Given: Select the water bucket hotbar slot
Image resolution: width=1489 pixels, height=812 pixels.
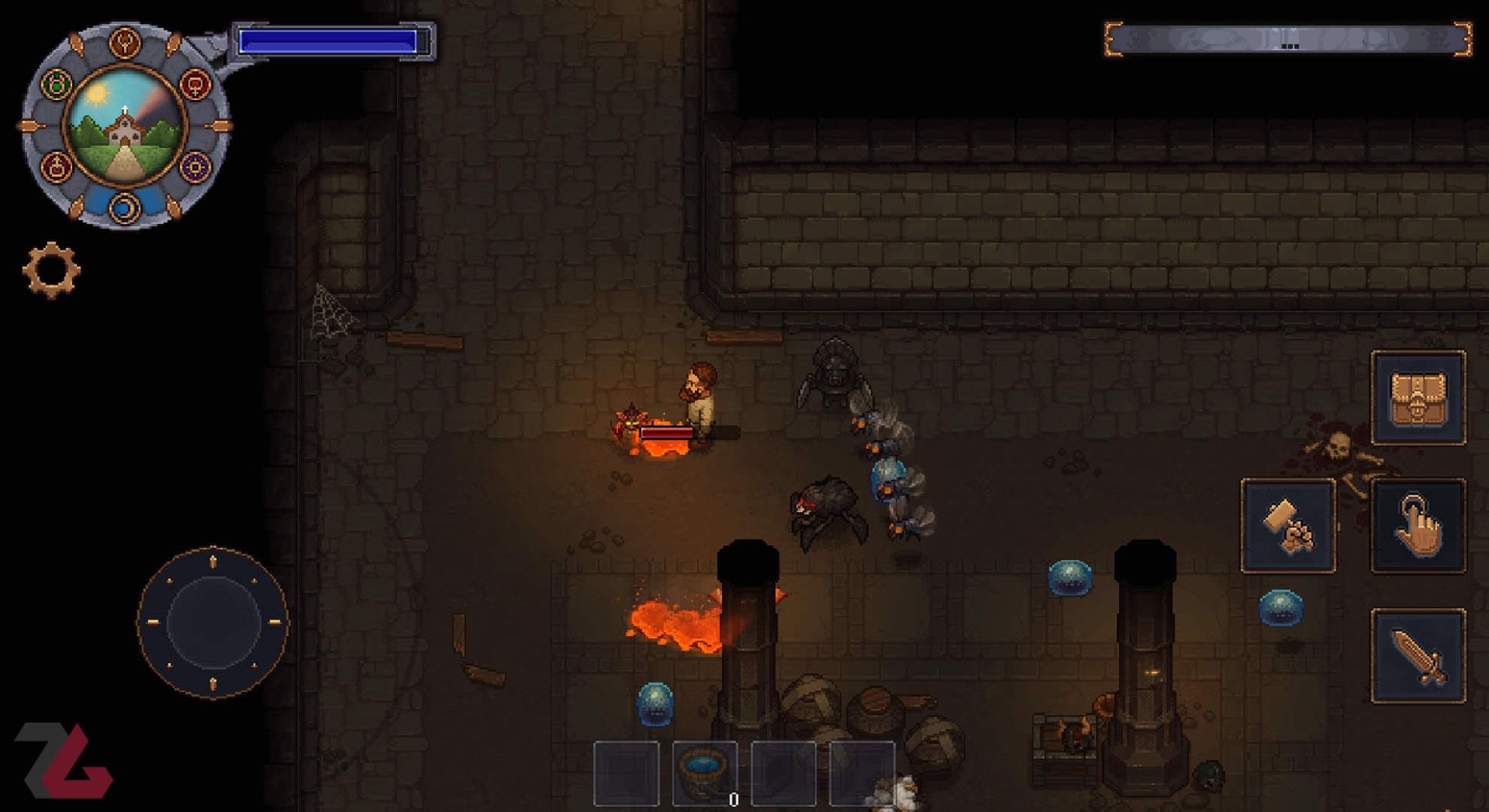Looking at the screenshot, I should click(704, 772).
